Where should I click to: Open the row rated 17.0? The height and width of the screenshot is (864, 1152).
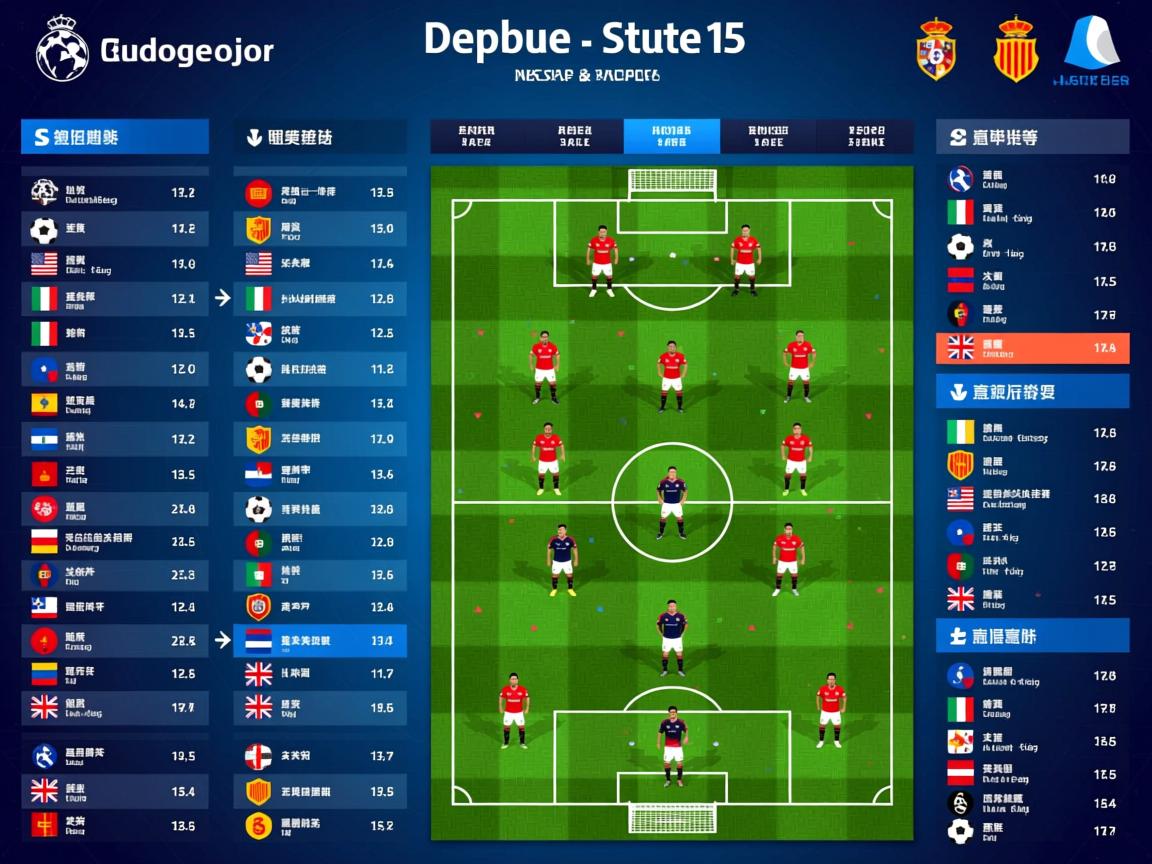tap(320, 439)
